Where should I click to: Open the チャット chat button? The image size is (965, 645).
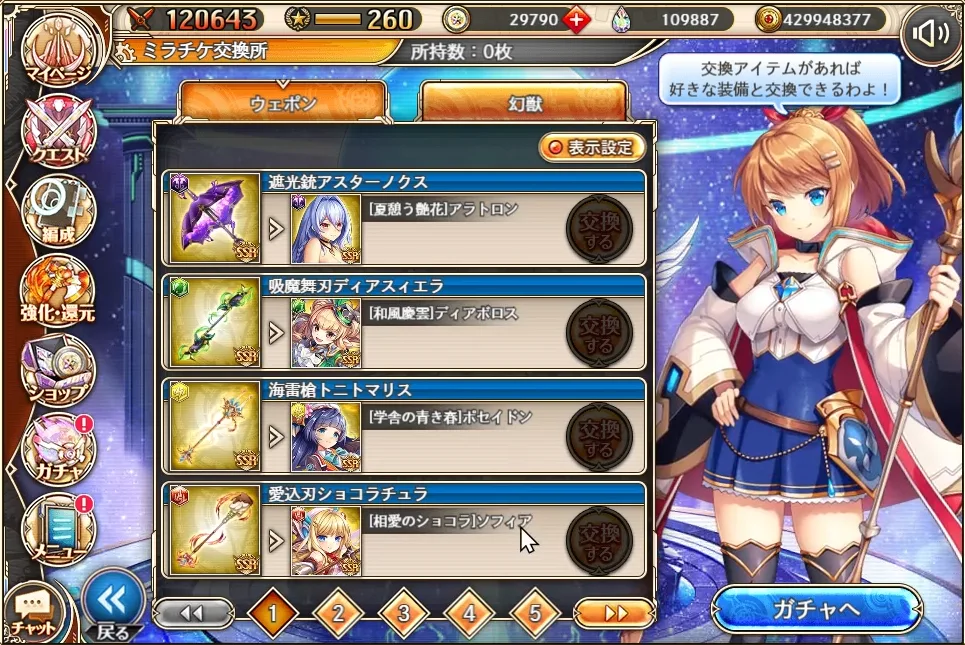coord(33,612)
